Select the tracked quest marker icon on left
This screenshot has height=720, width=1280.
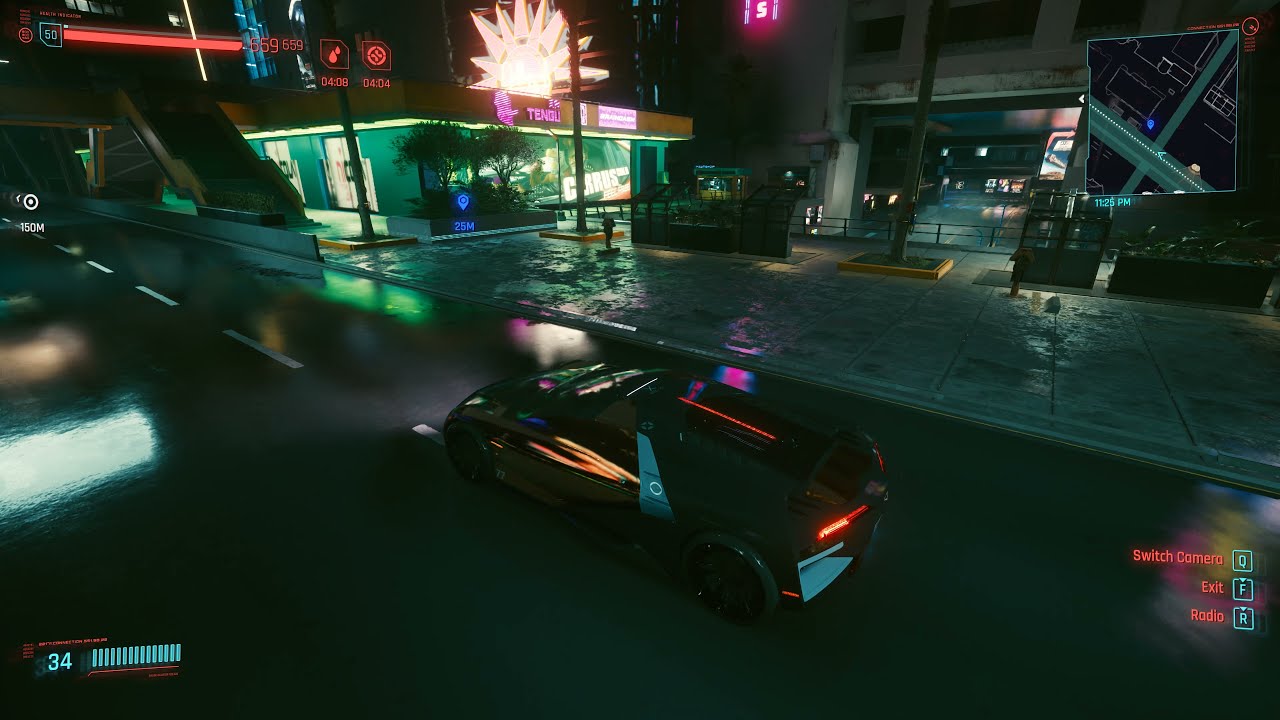point(29,201)
